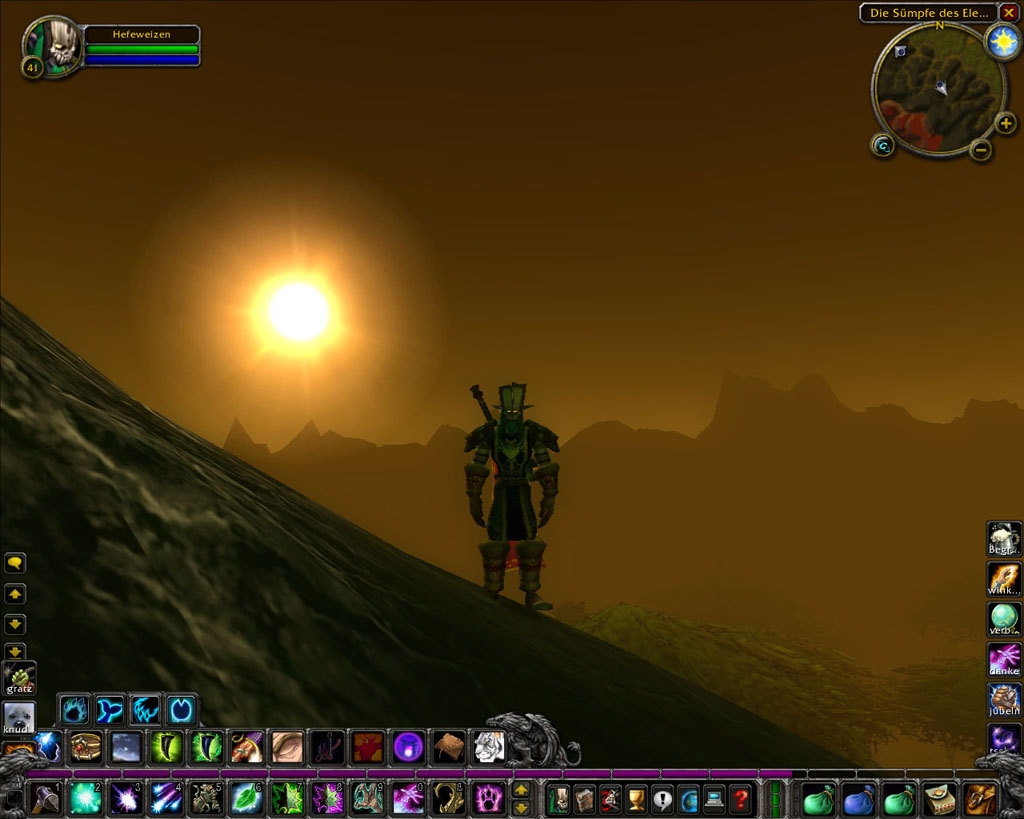Viewport: 1024px width, 819px height.
Task: Use the gratz macro button
Action: point(19,678)
